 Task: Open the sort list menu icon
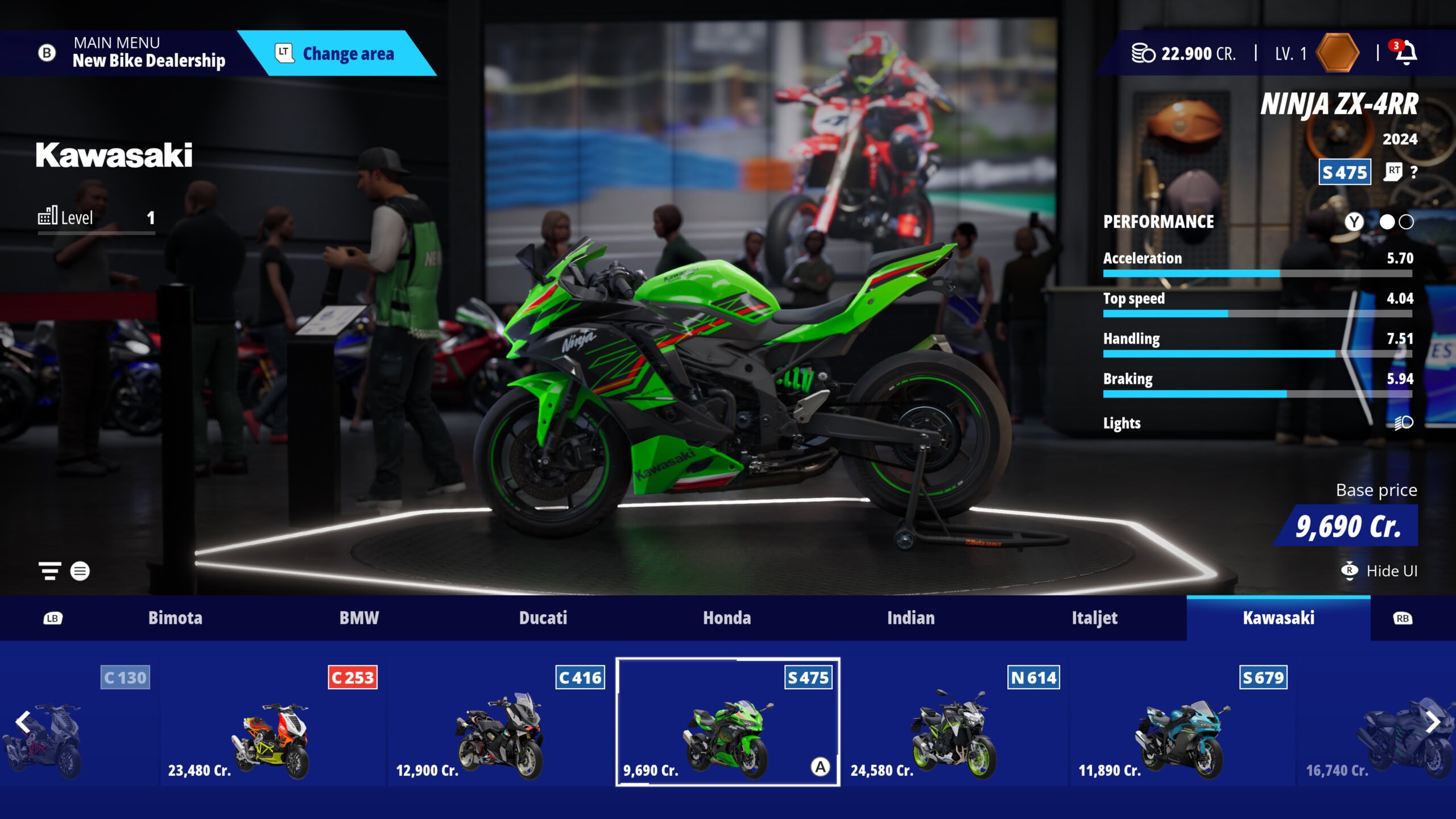click(x=80, y=572)
